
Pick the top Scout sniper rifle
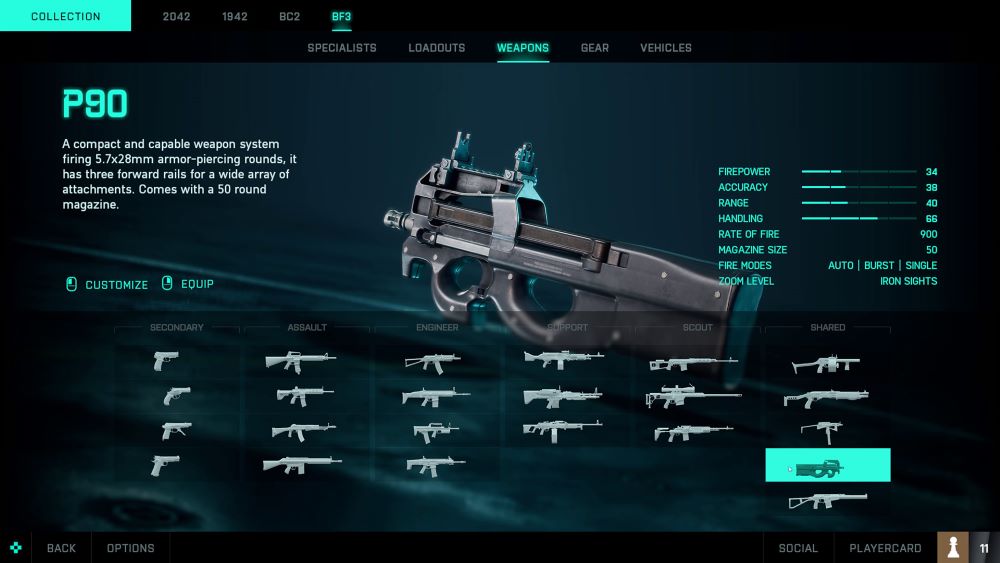(693, 363)
